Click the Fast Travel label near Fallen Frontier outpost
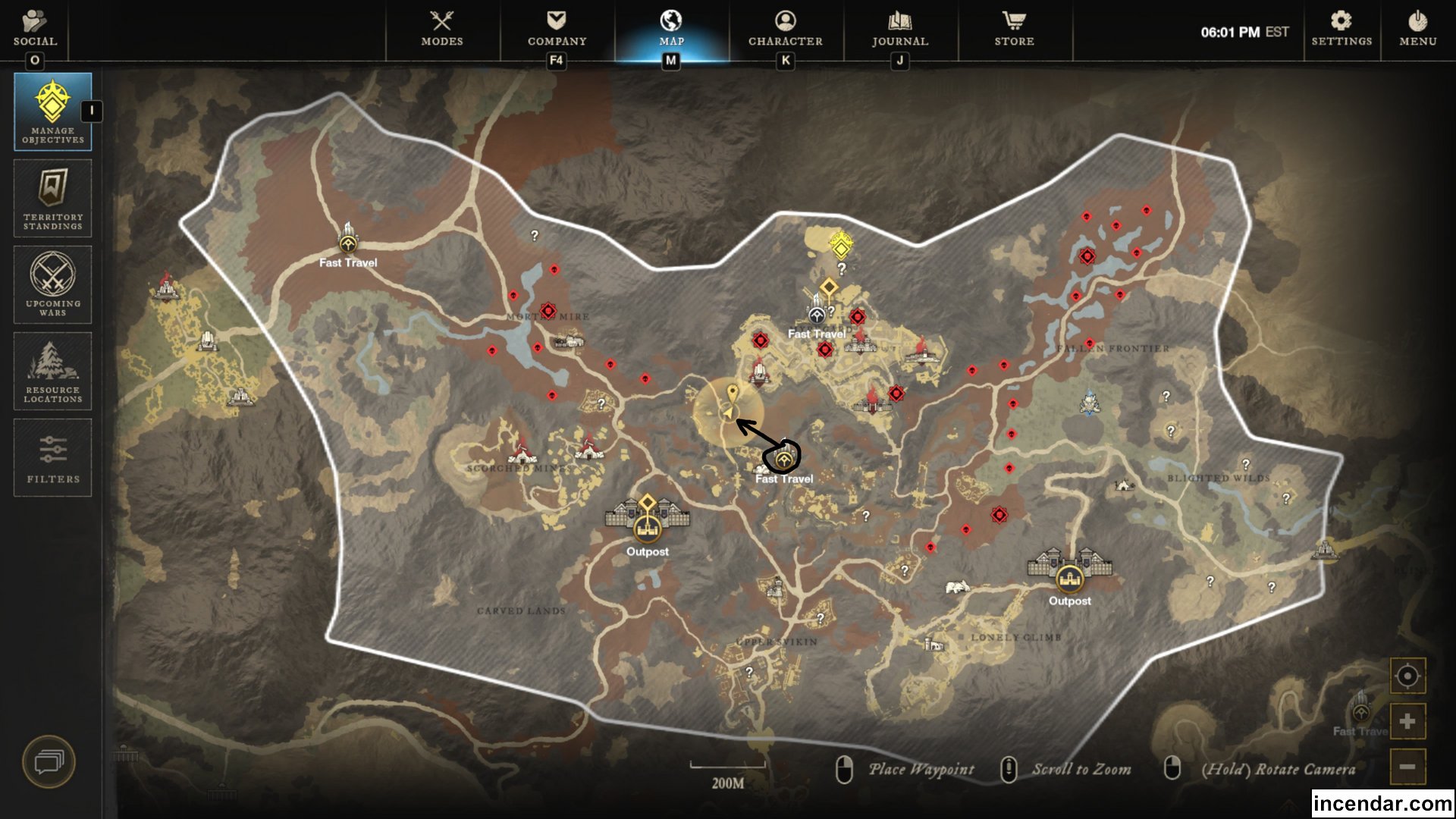This screenshot has width=1456, height=819. 817,334
